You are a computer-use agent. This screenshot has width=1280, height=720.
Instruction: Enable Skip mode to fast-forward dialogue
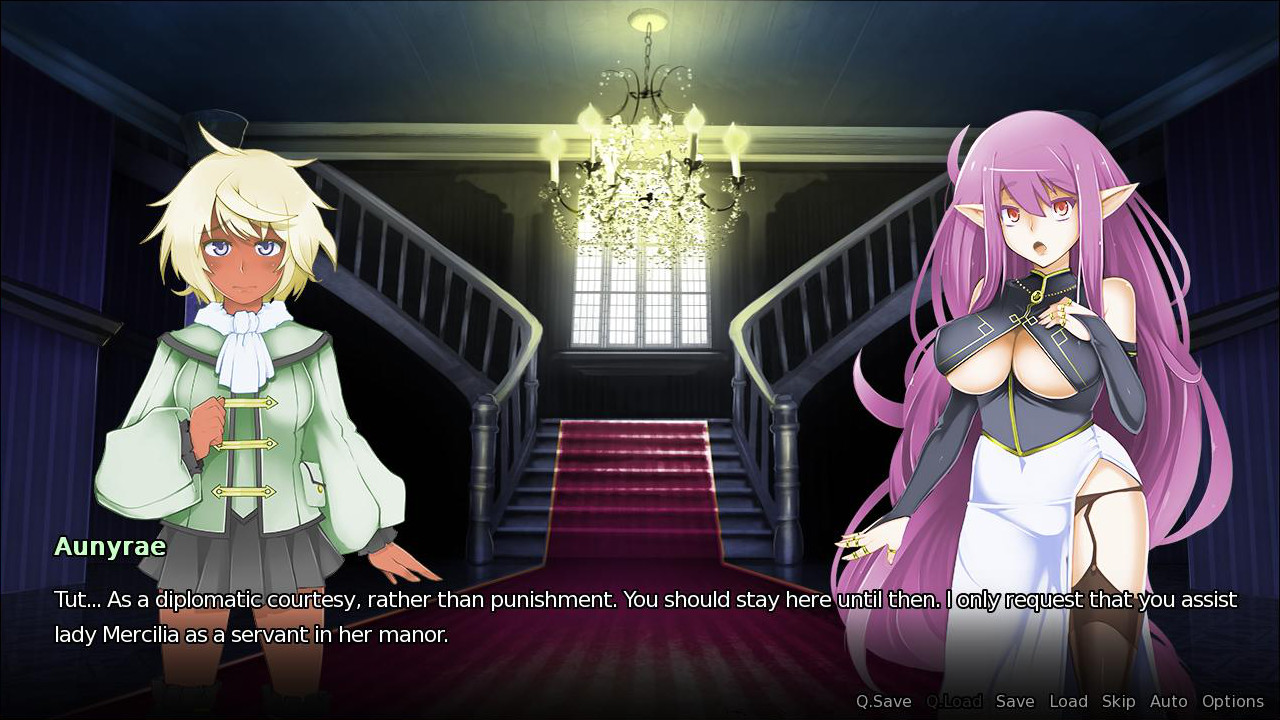[1118, 701]
